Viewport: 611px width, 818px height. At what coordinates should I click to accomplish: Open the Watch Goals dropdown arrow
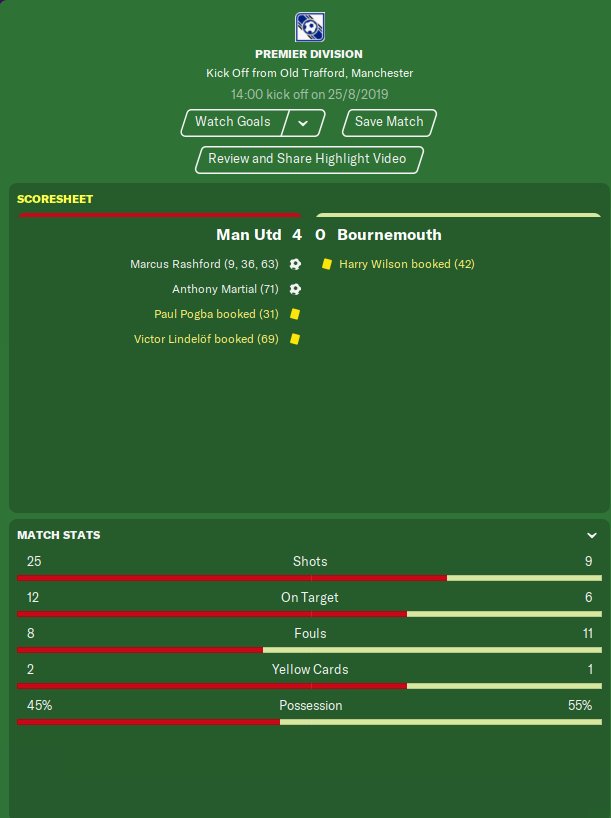[303, 123]
